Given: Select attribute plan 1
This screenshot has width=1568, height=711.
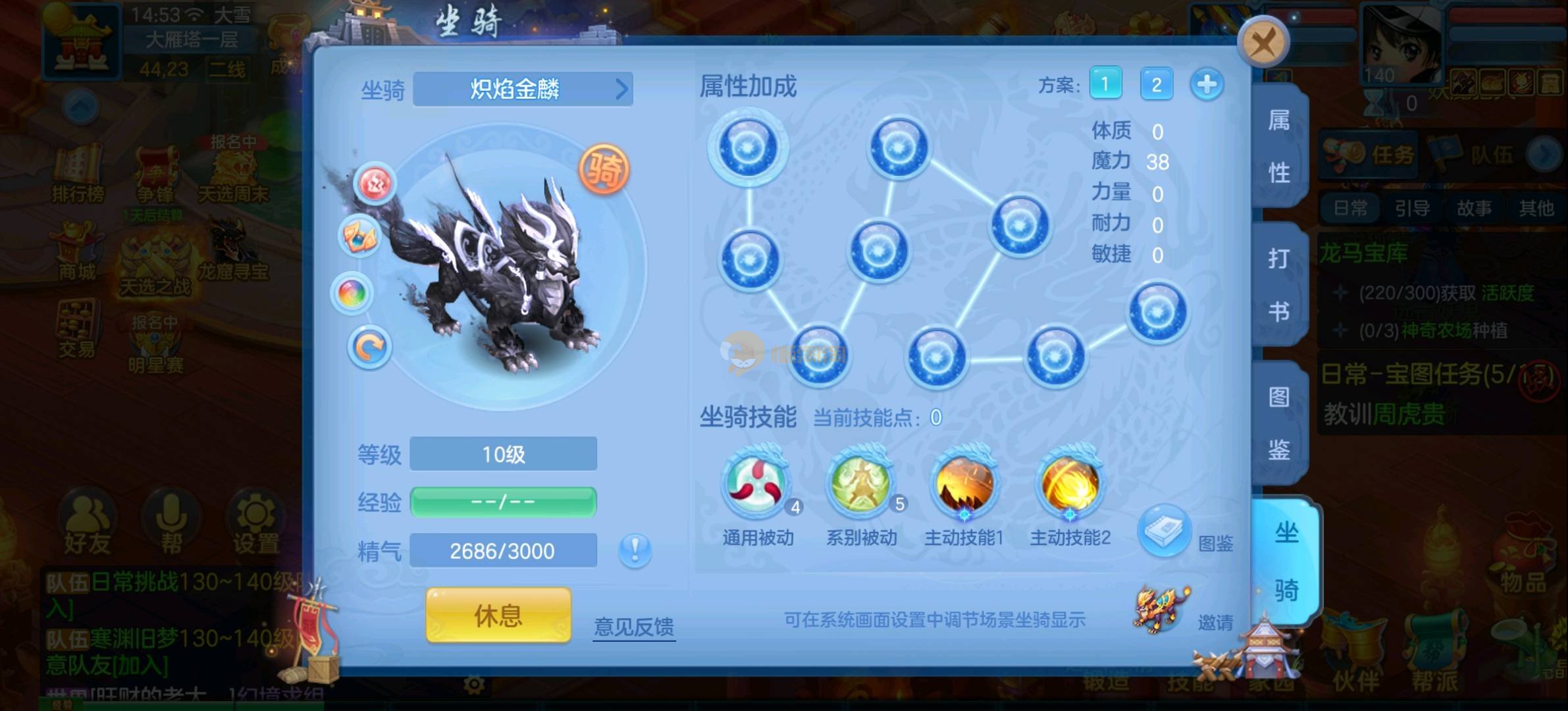Looking at the screenshot, I should point(1105,84).
